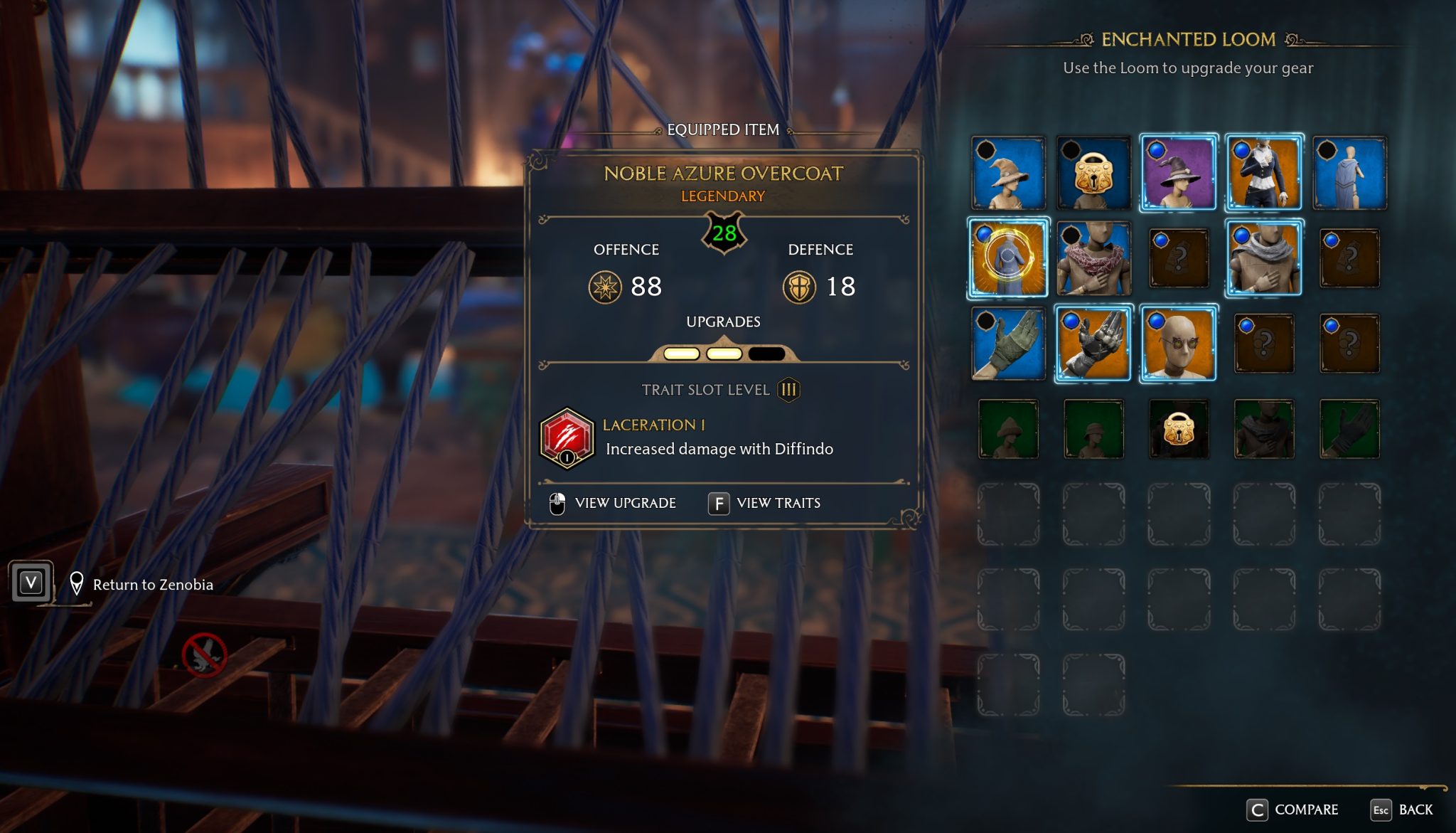Pick the purple-background witch hat item
Viewport: 1456px width, 833px height.
coord(1178,173)
